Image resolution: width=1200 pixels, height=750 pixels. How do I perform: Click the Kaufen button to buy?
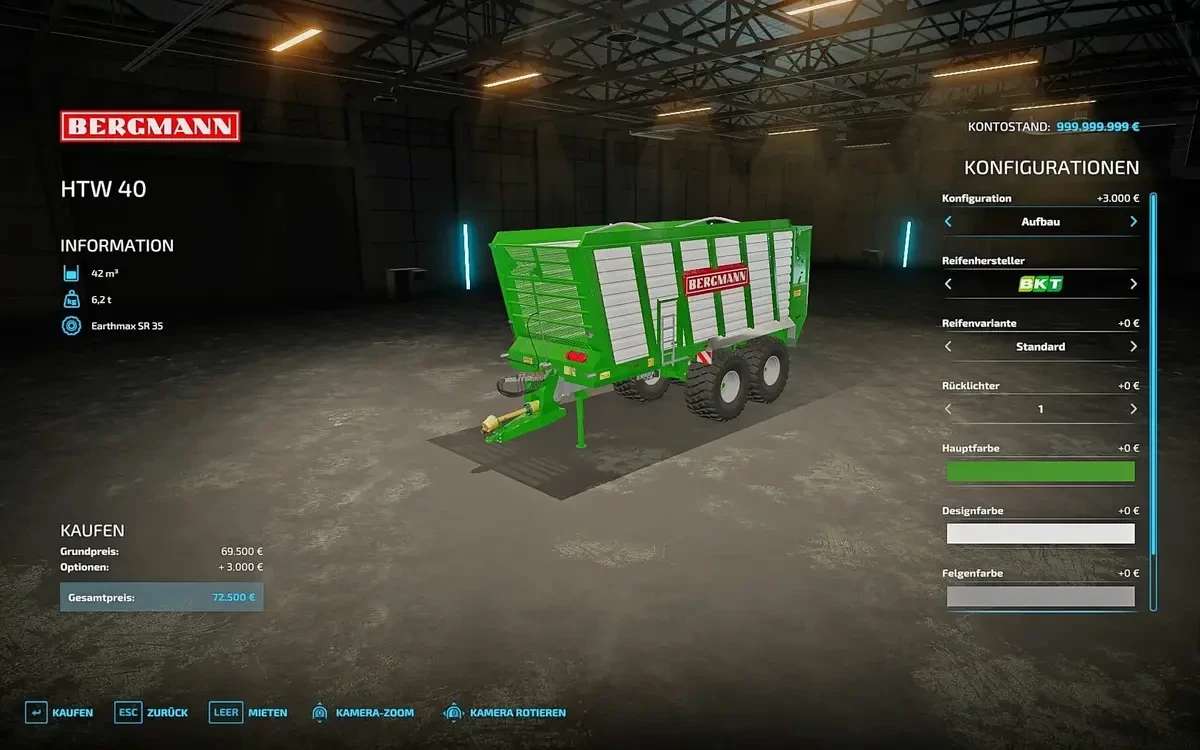click(60, 713)
